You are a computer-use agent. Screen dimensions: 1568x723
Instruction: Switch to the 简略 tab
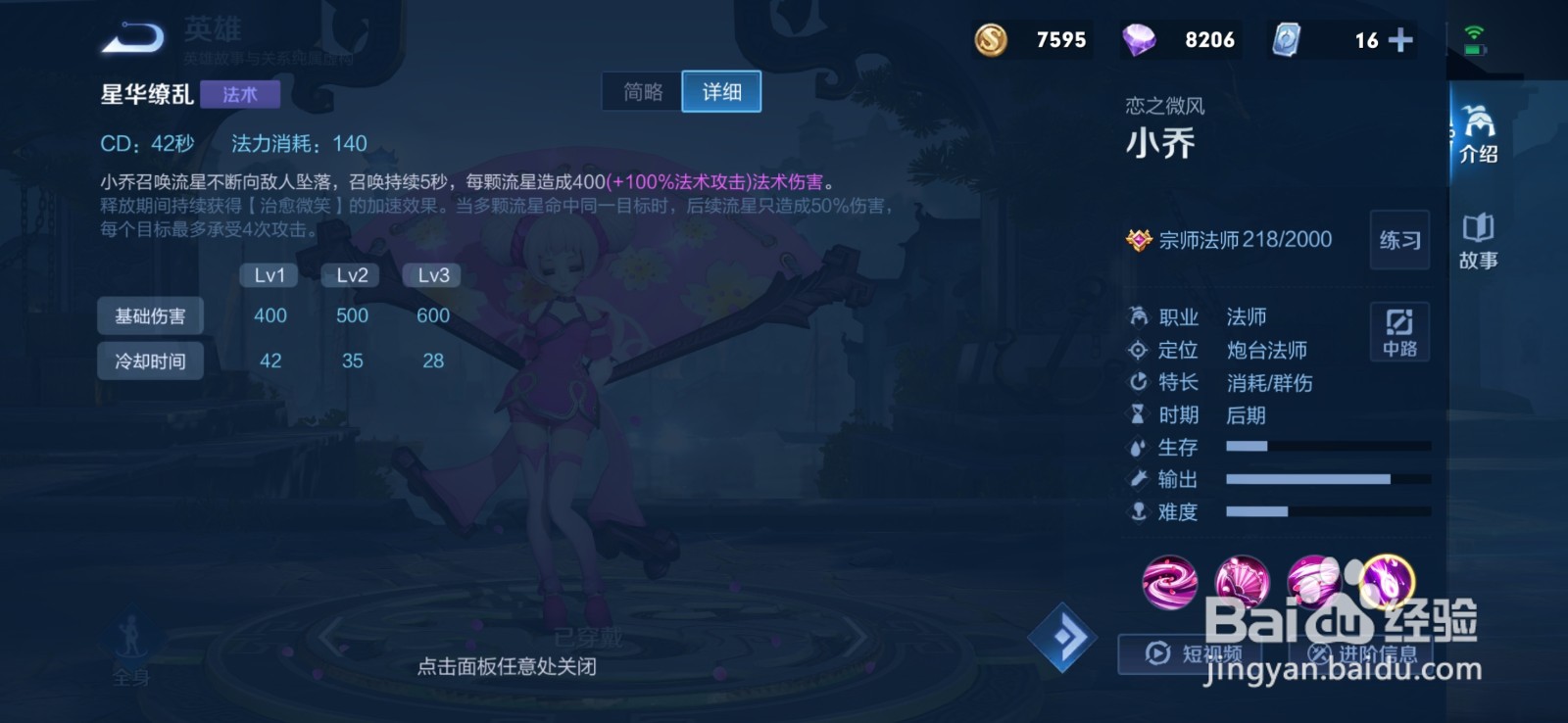click(642, 91)
